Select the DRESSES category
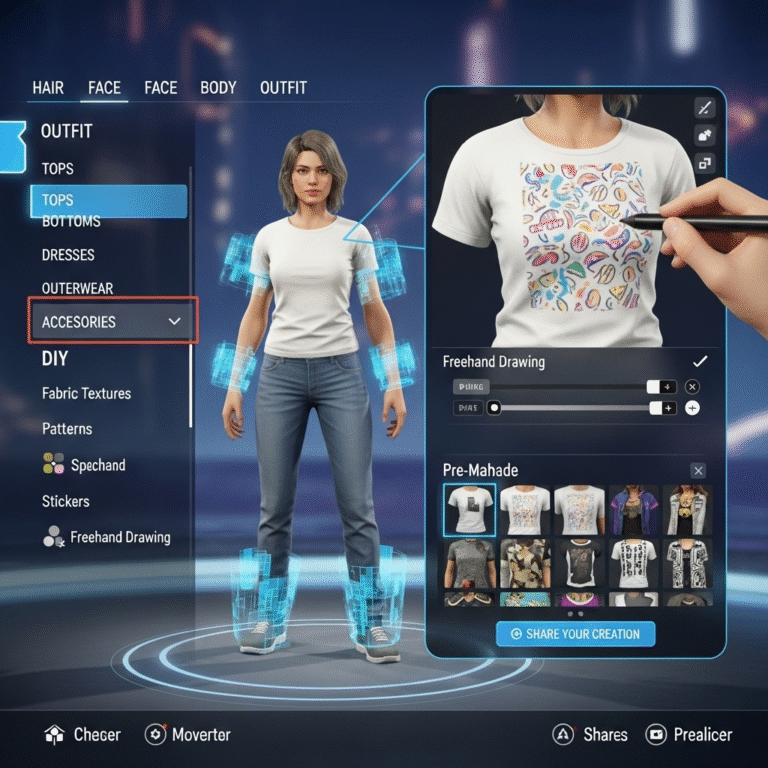768x768 pixels. (69, 255)
